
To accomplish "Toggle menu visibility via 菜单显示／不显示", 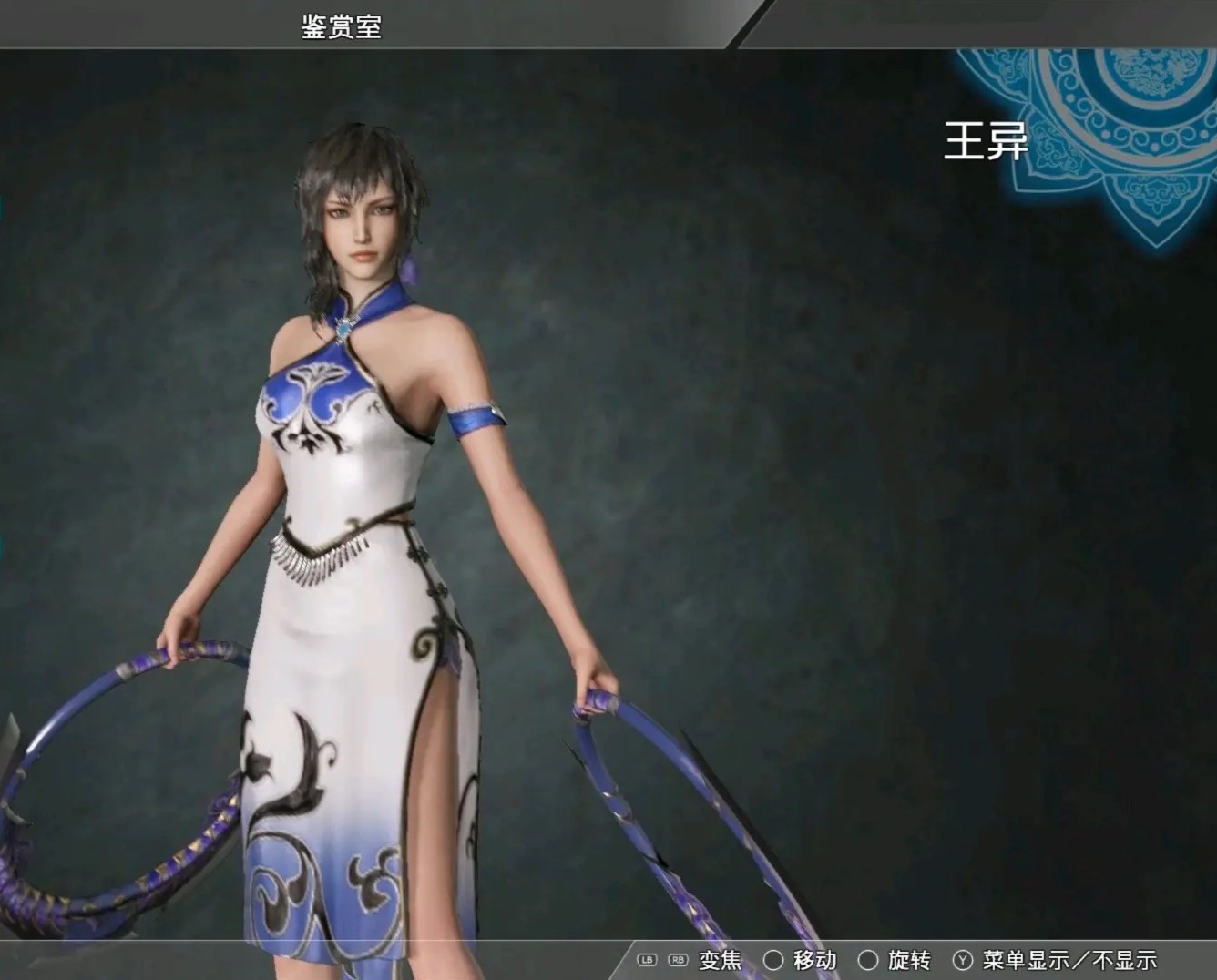I will 1069,960.
